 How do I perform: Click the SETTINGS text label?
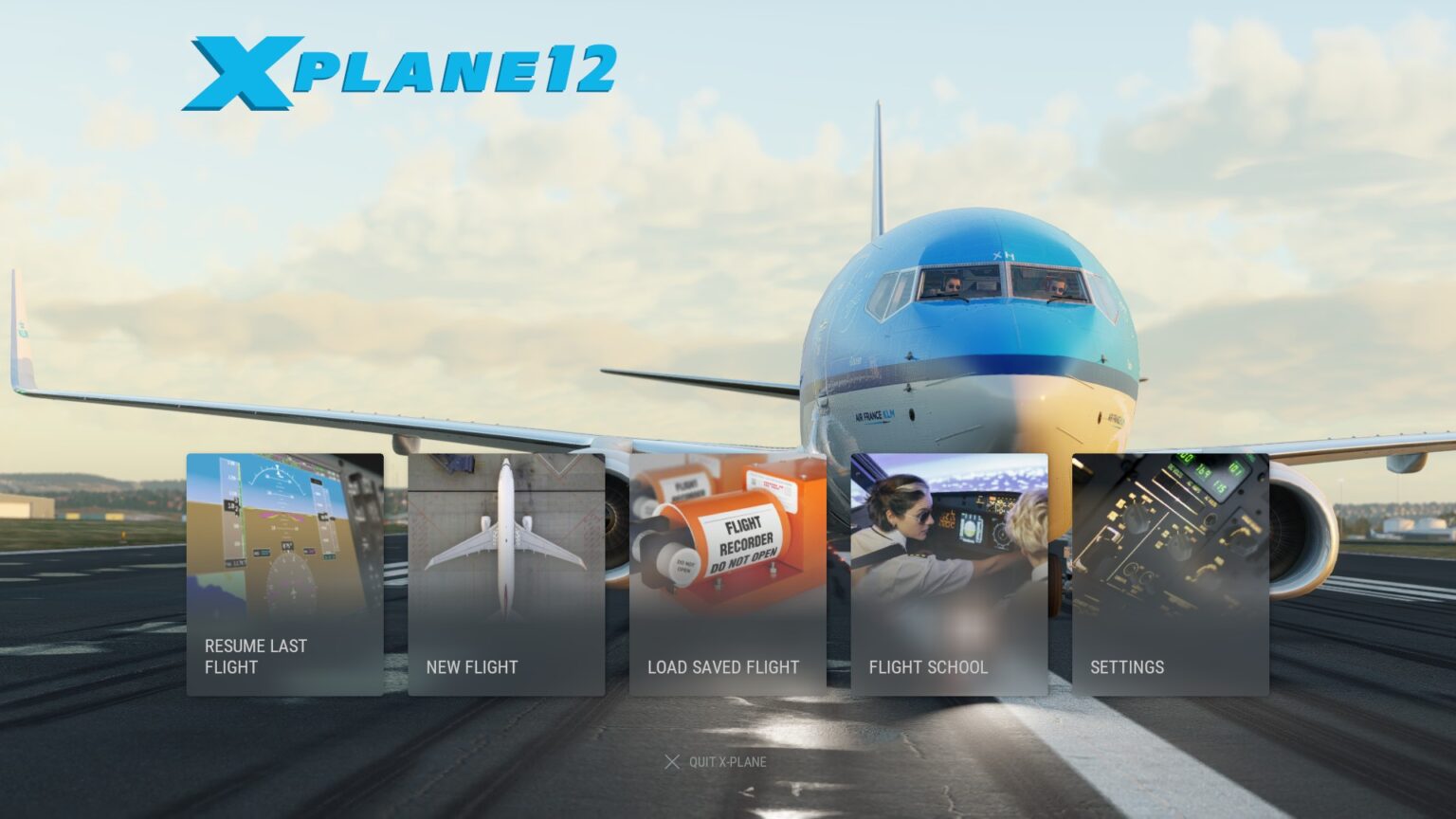1126,667
